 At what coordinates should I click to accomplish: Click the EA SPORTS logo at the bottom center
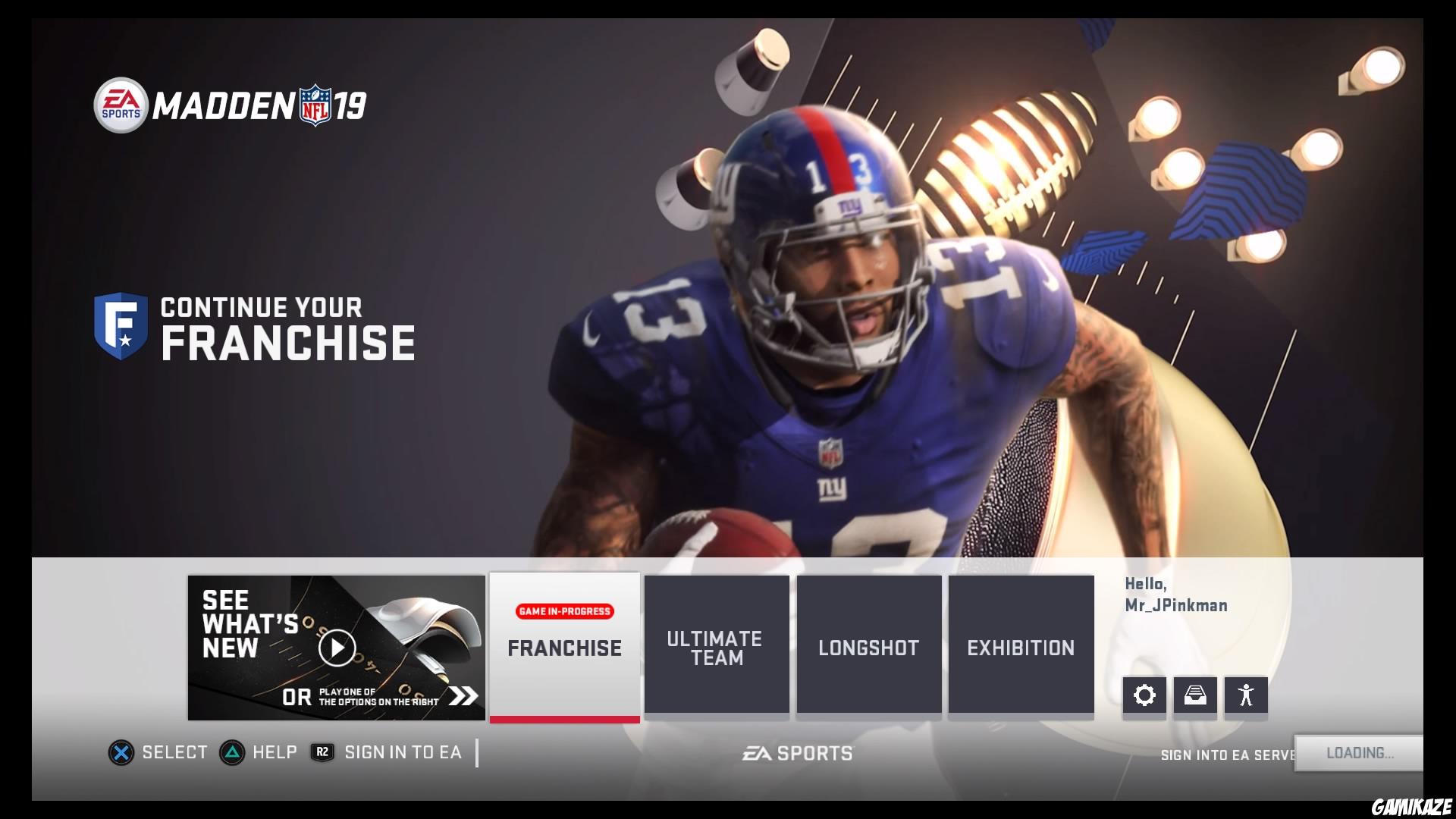(796, 753)
